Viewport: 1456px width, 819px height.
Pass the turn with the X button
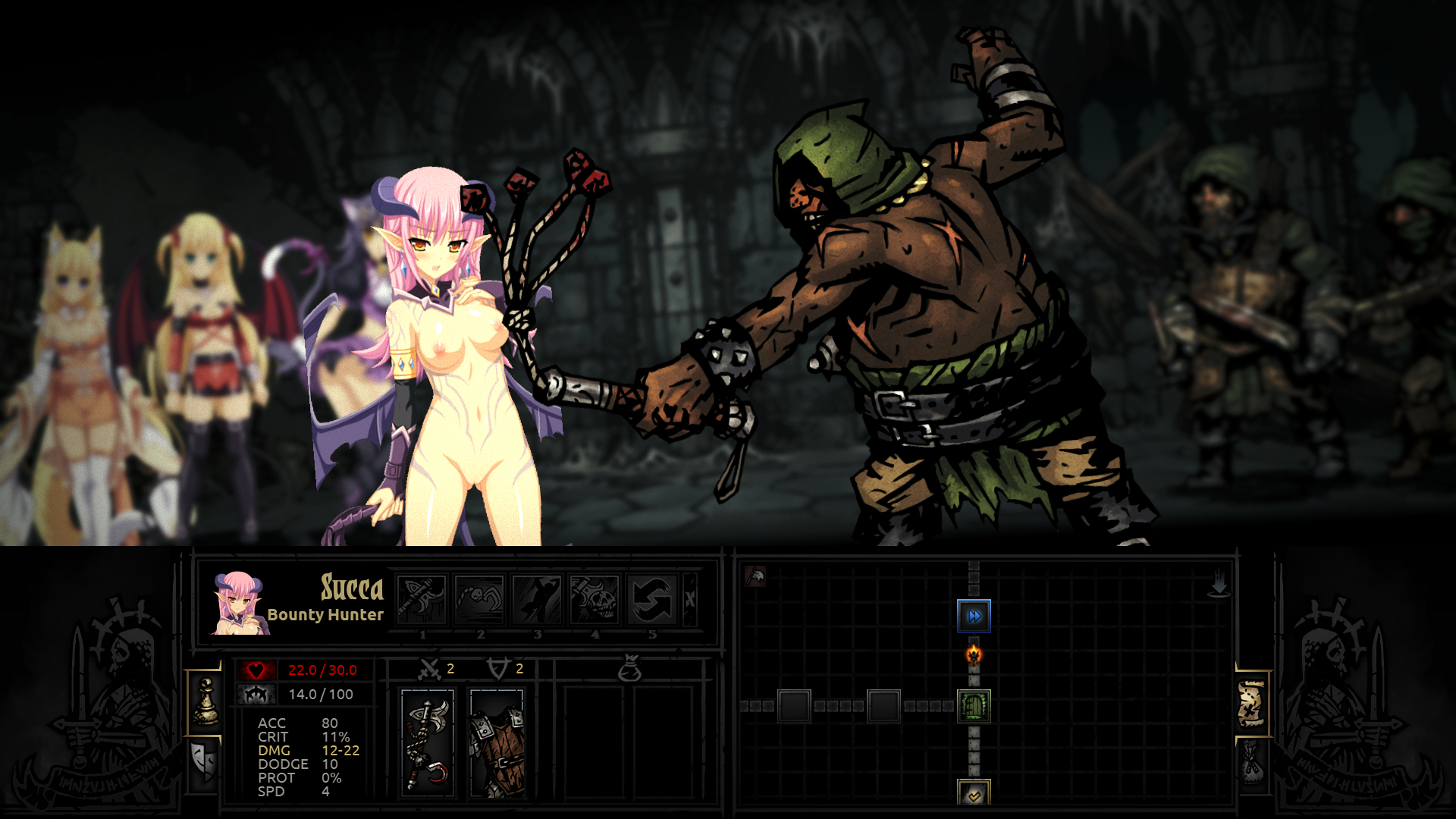point(690,599)
